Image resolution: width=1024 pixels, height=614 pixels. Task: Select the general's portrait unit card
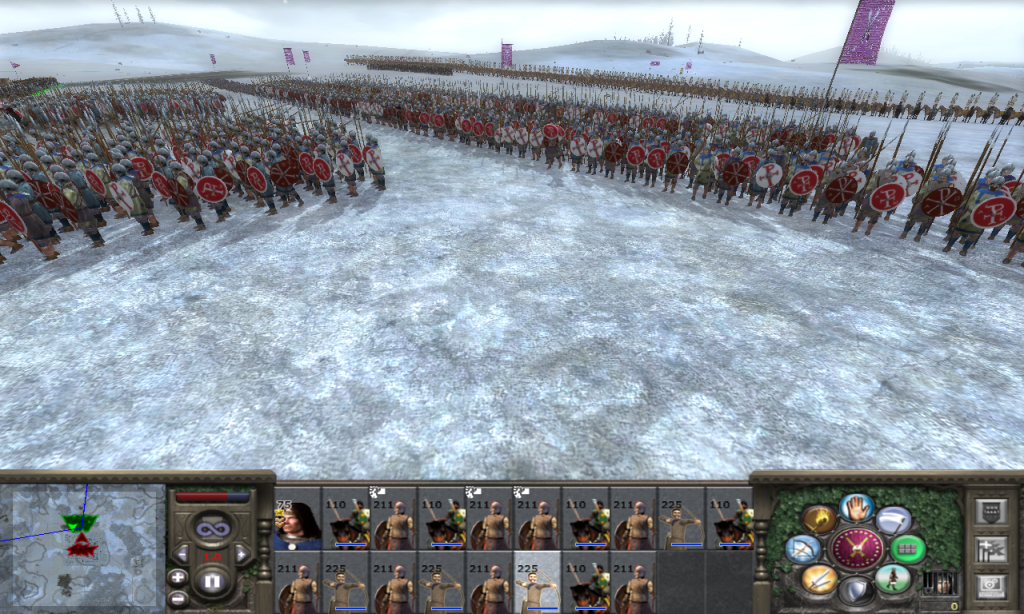[298, 518]
